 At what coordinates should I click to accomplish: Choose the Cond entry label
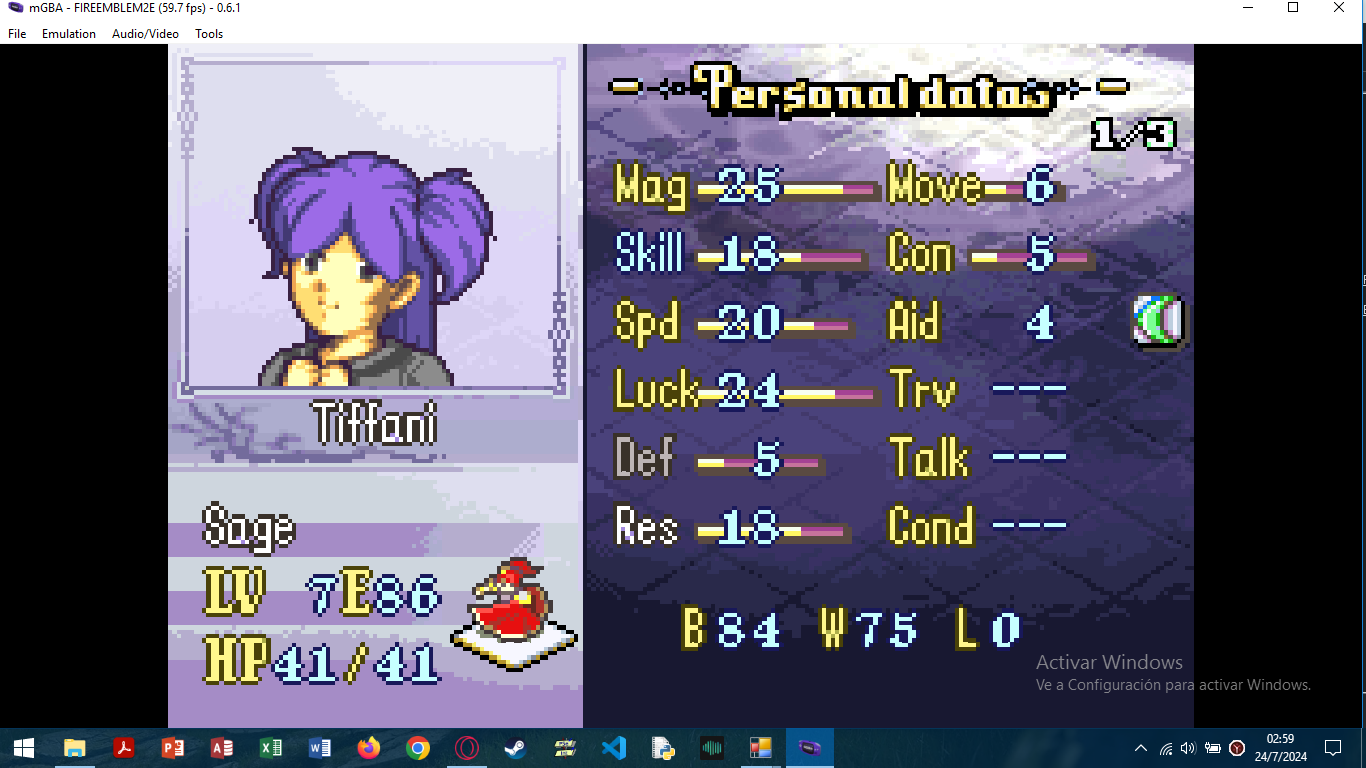pyautogui.click(x=930, y=526)
